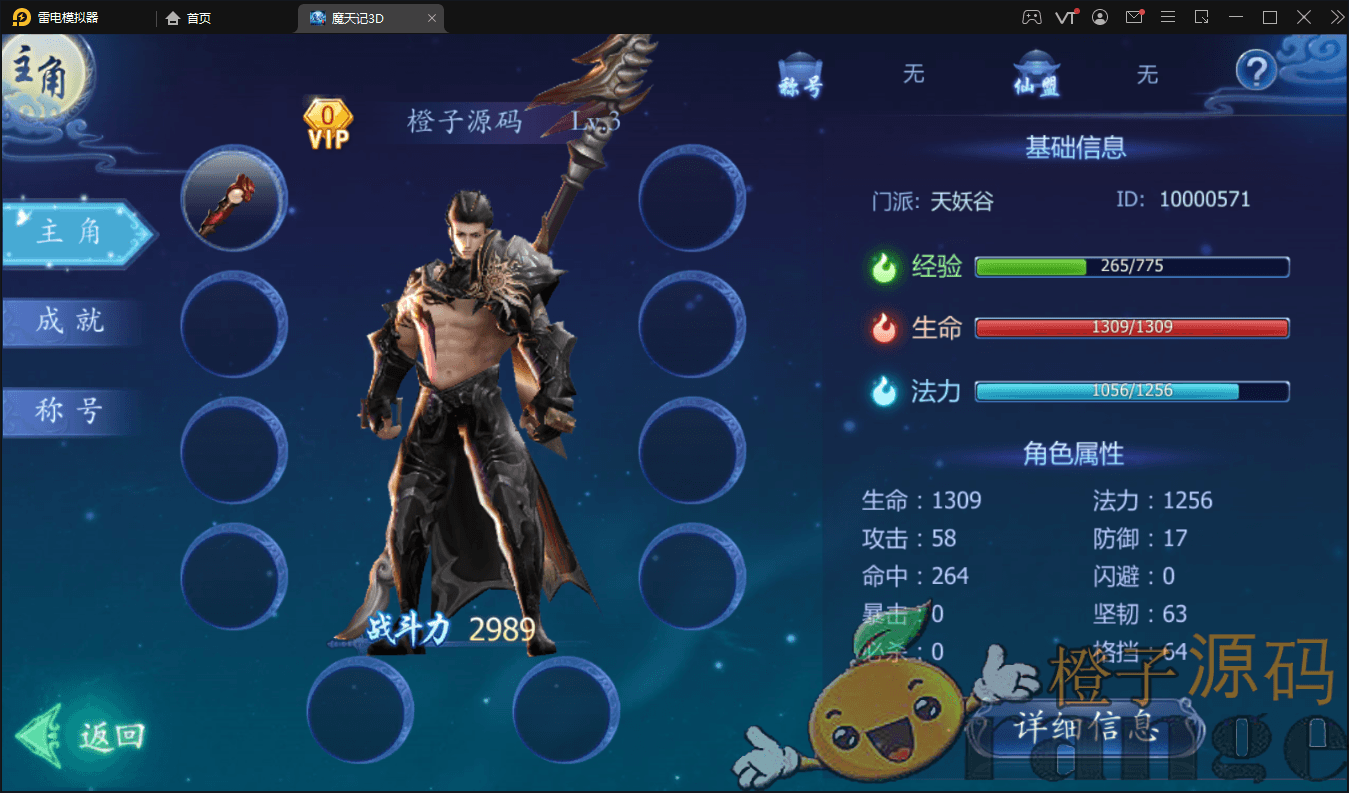
Task: Select the equipped red weapon slot
Action: (x=233, y=197)
